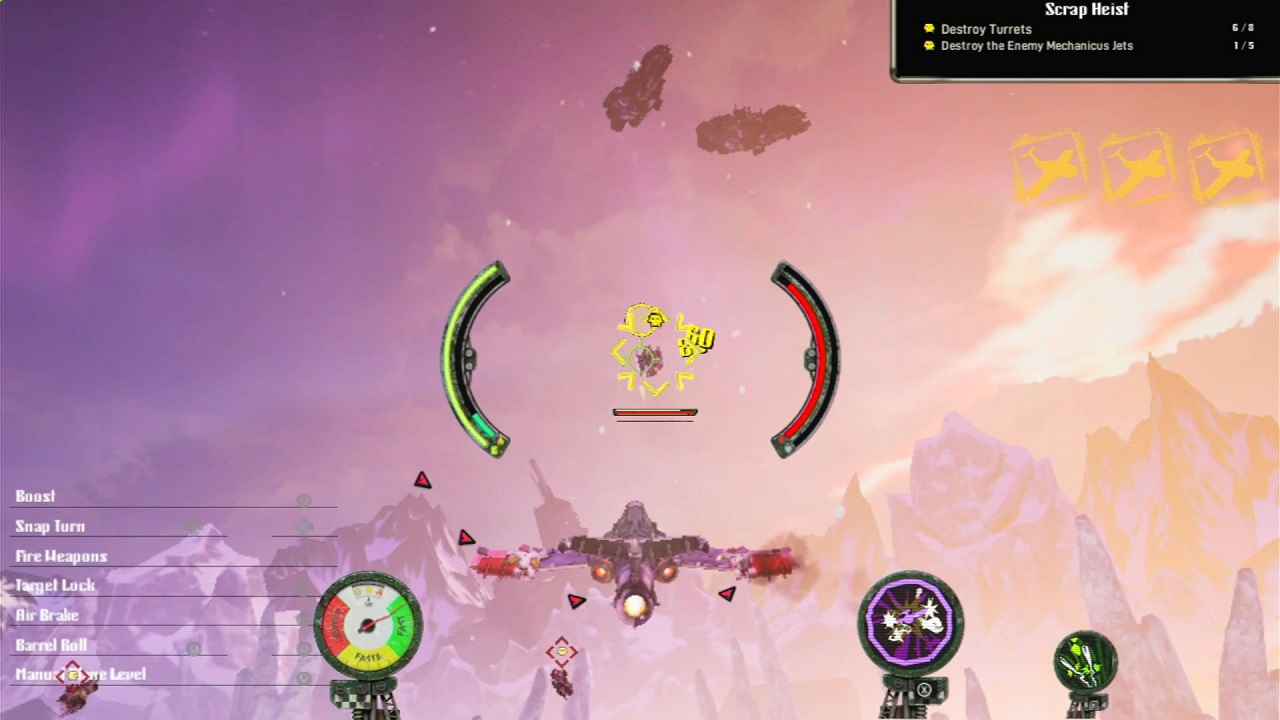Screen dimensions: 1280x720
Task: Expand the Scrap Heist objectives panel
Action: [1086, 10]
